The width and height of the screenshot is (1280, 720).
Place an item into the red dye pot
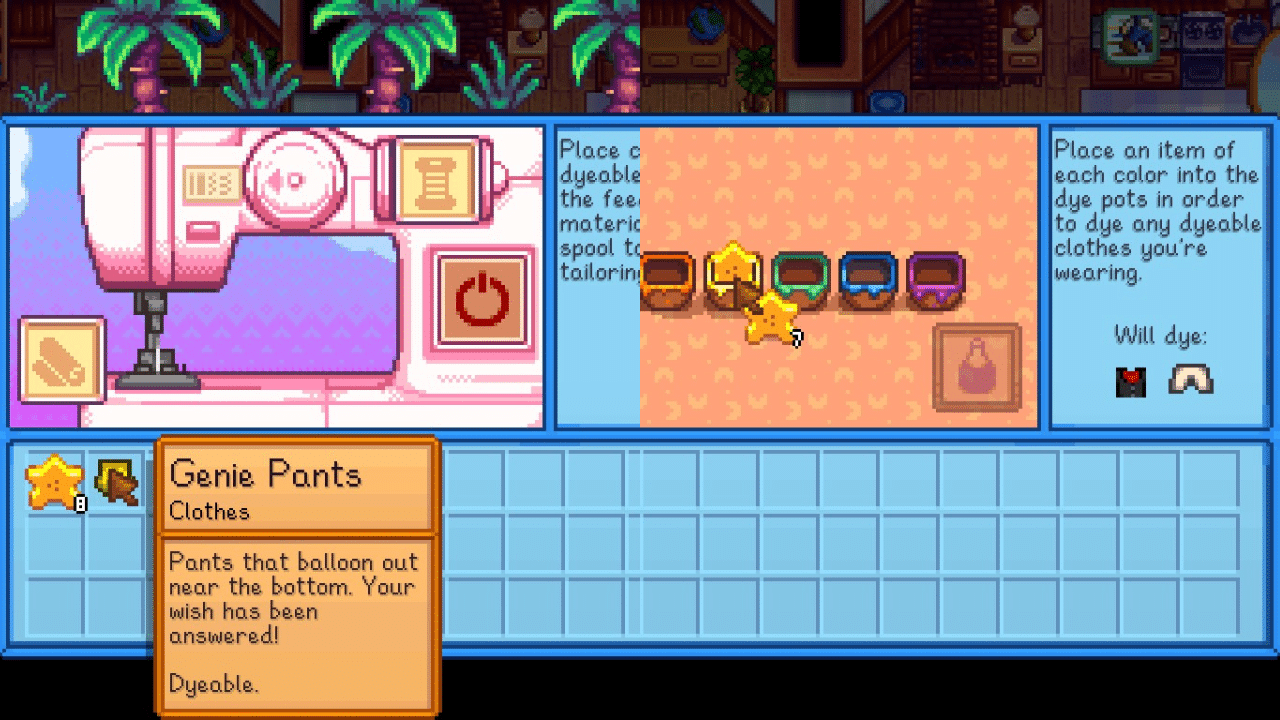click(x=665, y=280)
